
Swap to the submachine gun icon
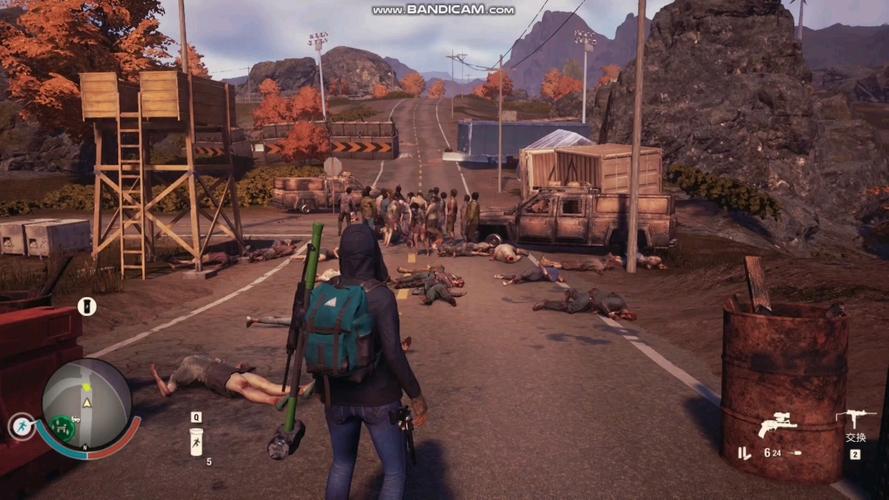855,418
